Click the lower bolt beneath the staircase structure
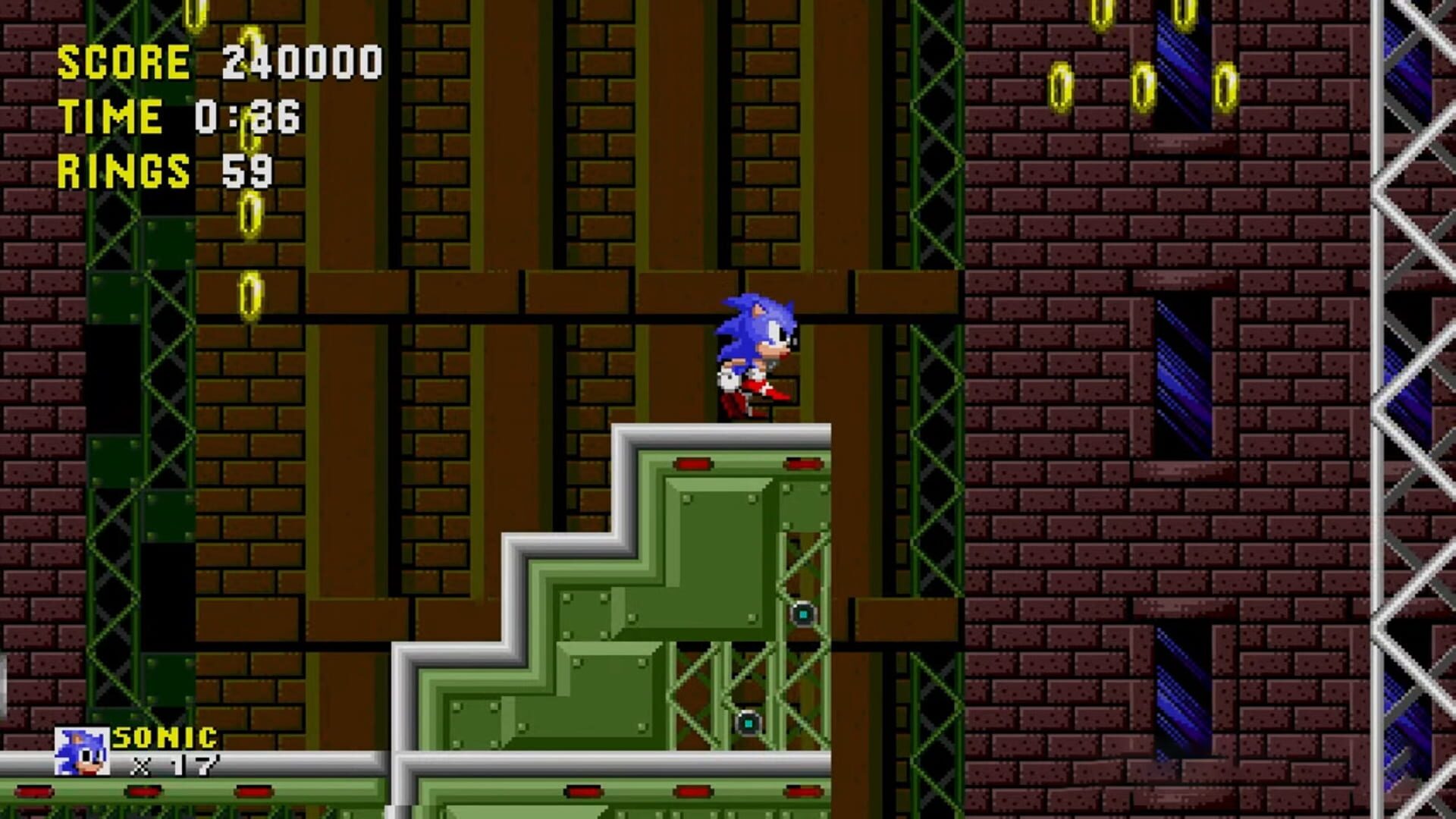1456x819 pixels. (747, 724)
